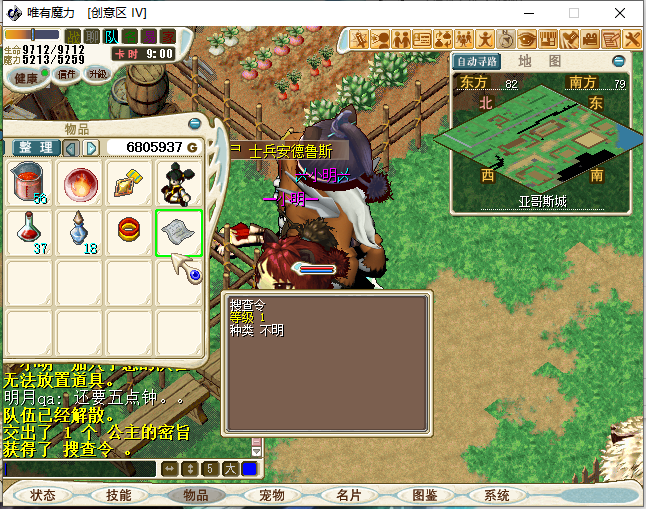Image resolution: width=646 pixels, height=509 pixels.
Task: Toggle the 物品 items menu button
Action: (x=195, y=495)
